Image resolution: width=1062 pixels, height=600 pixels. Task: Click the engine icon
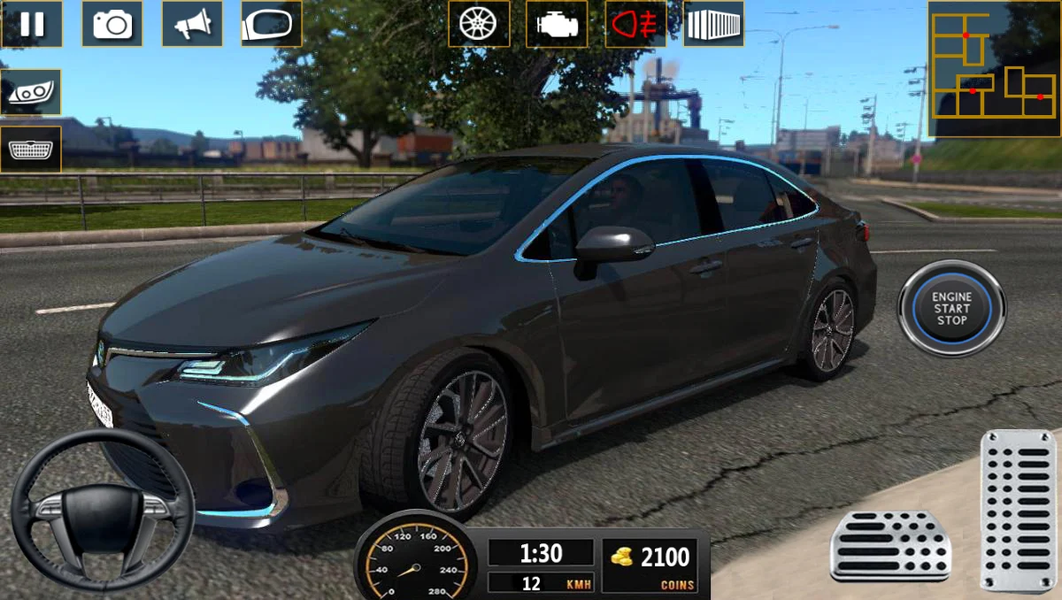[557, 24]
